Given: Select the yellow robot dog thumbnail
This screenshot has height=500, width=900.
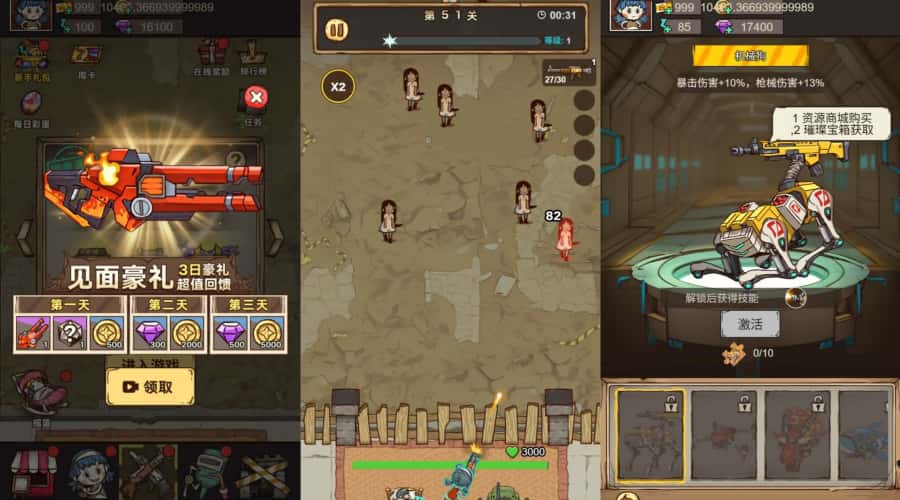Looking at the screenshot, I should point(650,435).
